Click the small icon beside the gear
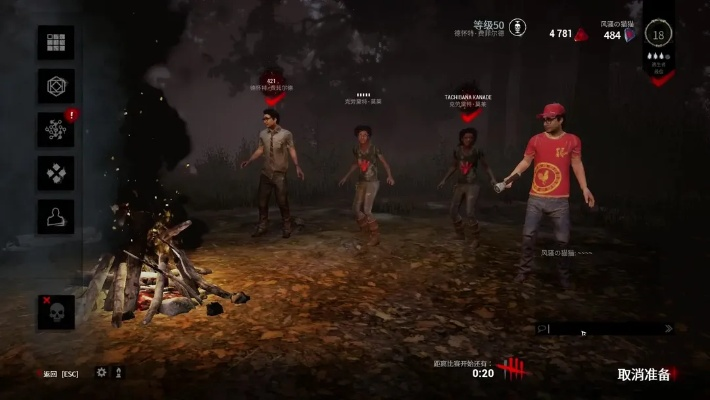 click(x=119, y=372)
